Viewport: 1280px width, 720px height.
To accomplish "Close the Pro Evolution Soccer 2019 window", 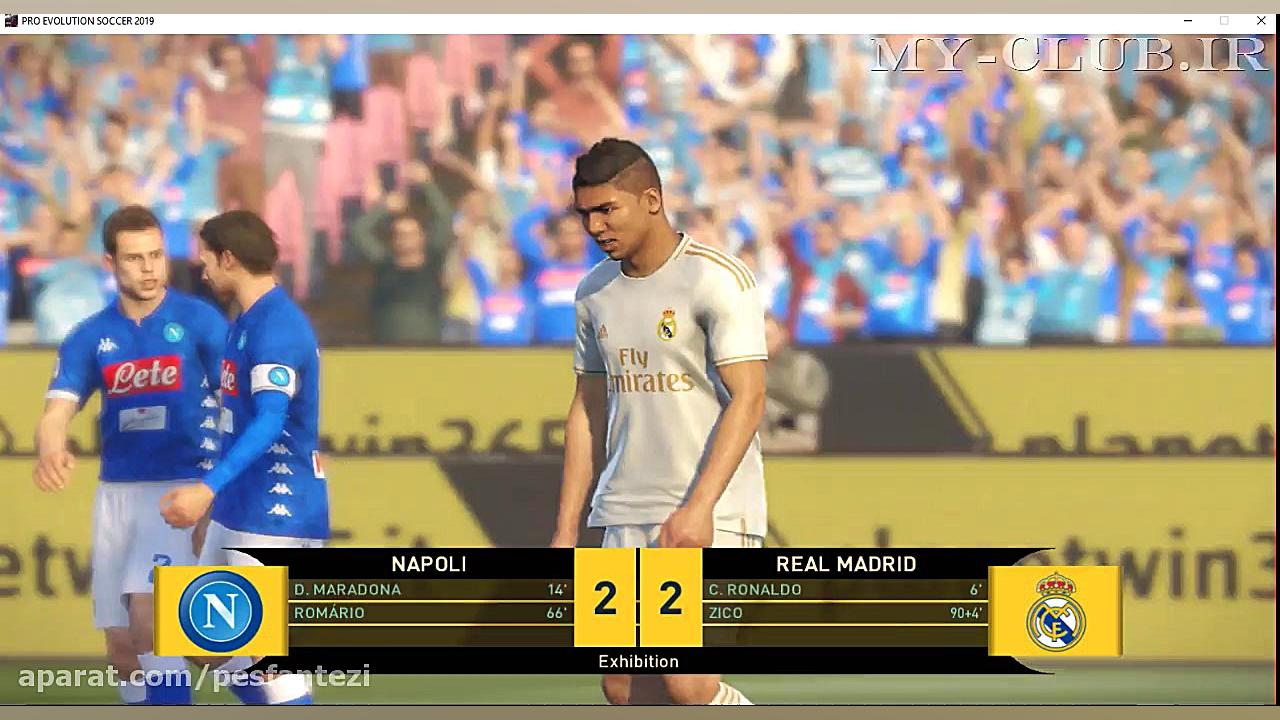I will [1261, 20].
